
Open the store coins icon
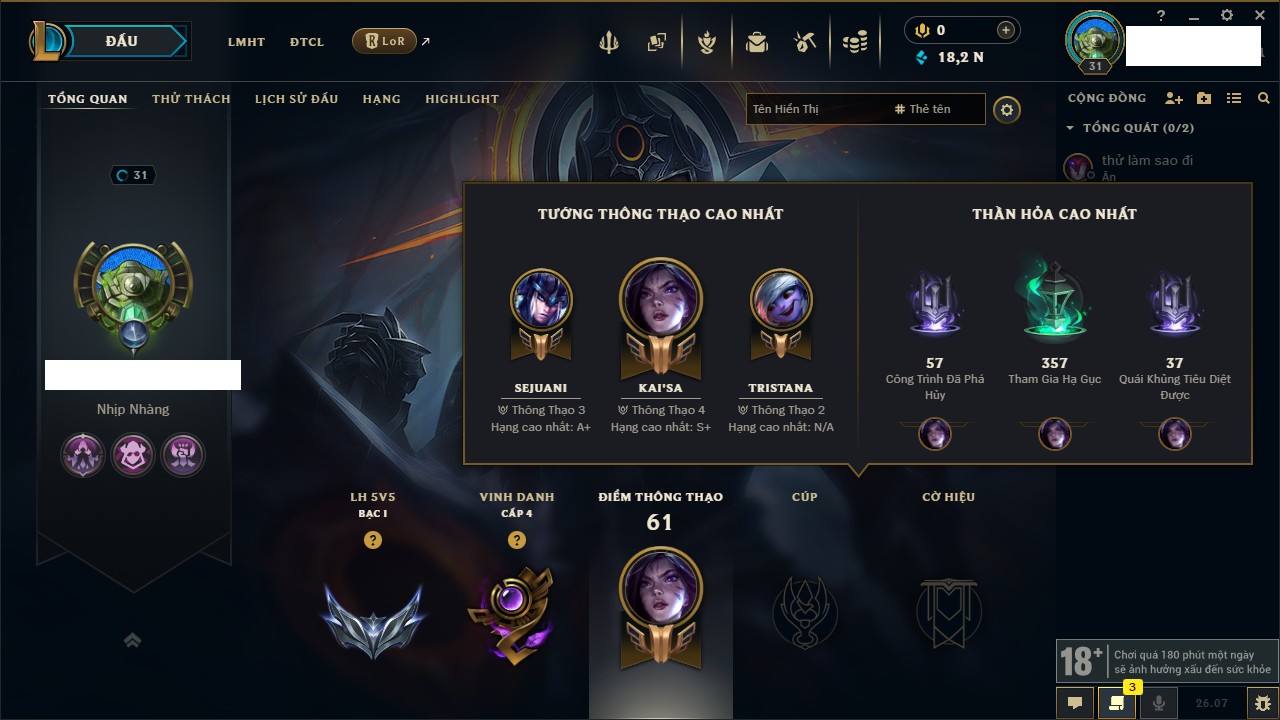[x=854, y=42]
